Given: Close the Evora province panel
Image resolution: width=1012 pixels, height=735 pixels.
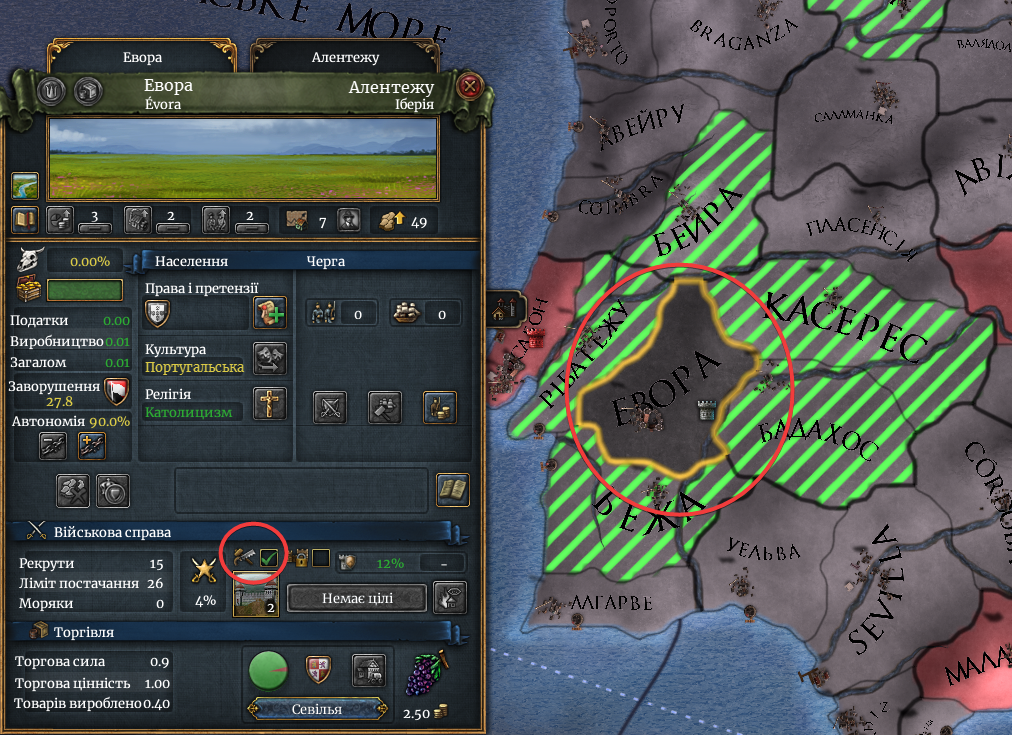Looking at the screenshot, I should pyautogui.click(x=468, y=87).
